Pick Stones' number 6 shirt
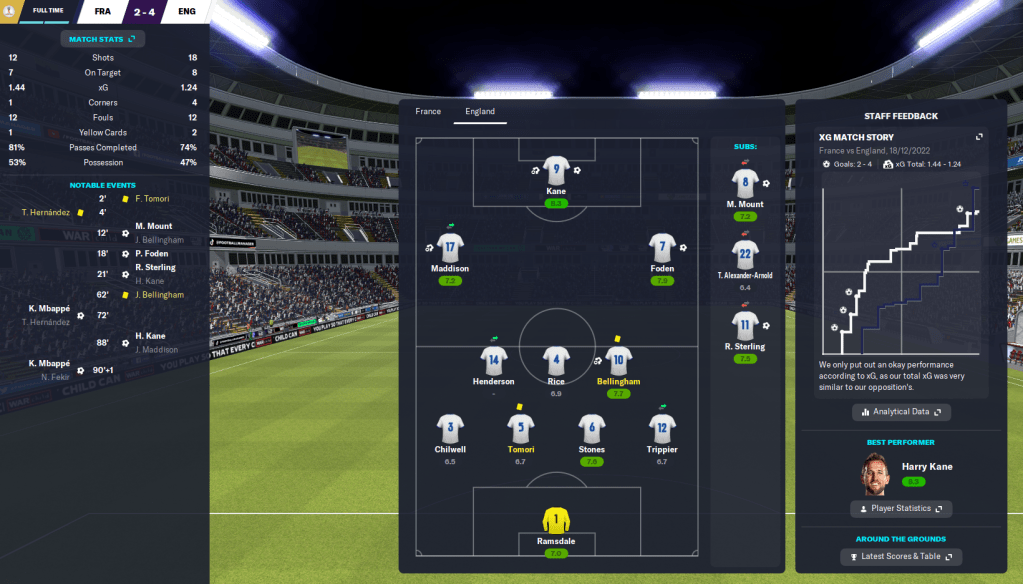Image resolution: width=1023 pixels, height=584 pixels. click(x=592, y=428)
